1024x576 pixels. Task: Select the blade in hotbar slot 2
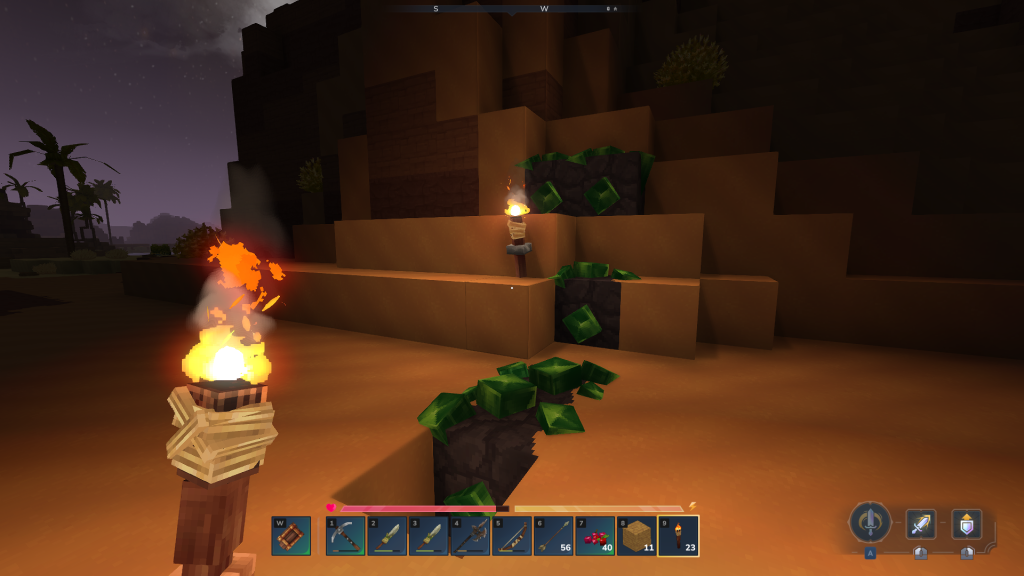tap(387, 536)
